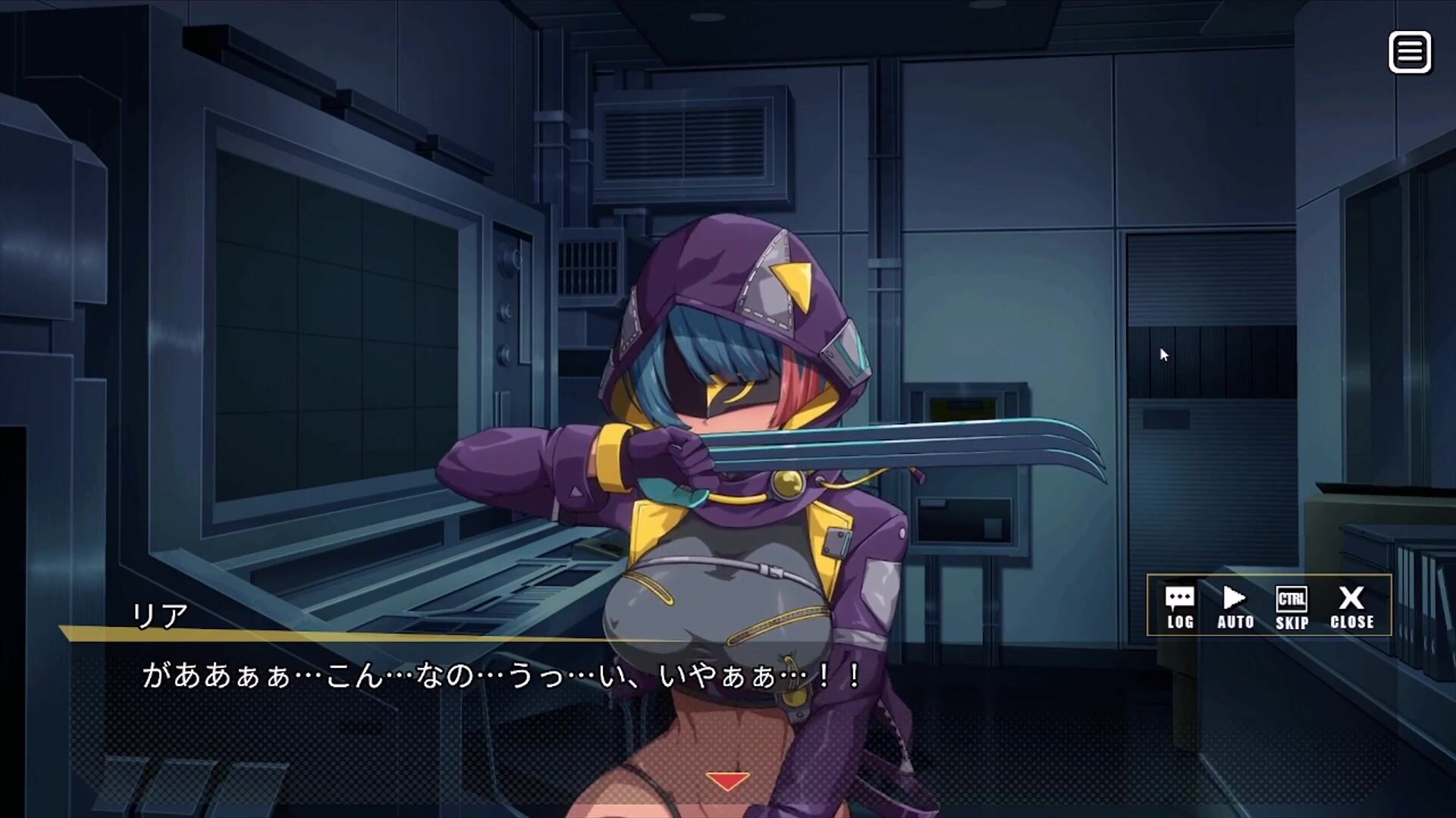Screen dimensions: 1456x818
Task: Activate the SKIP button
Action: [1291, 607]
